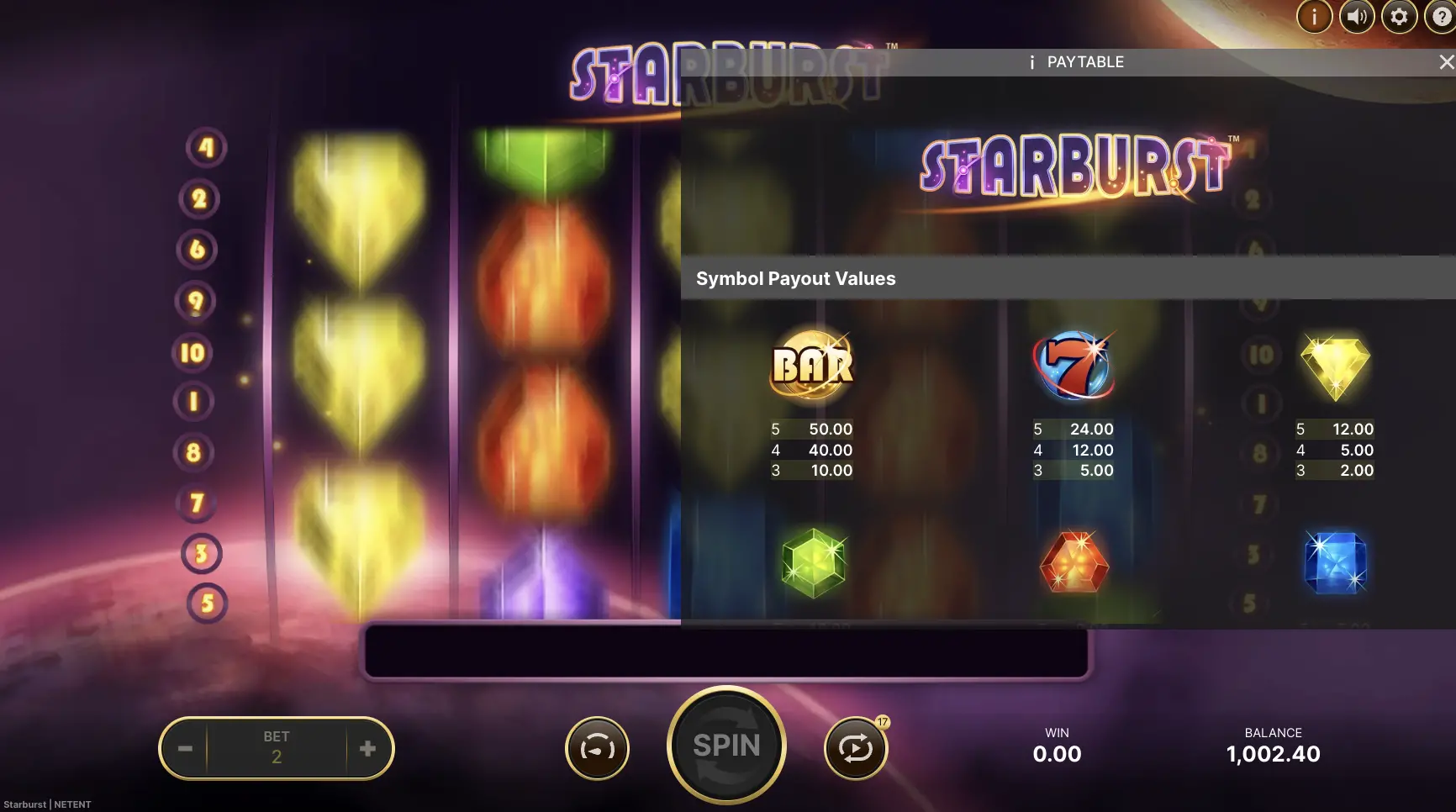Open the settings gear menu
The height and width of the screenshot is (812, 1456).
pyautogui.click(x=1399, y=15)
